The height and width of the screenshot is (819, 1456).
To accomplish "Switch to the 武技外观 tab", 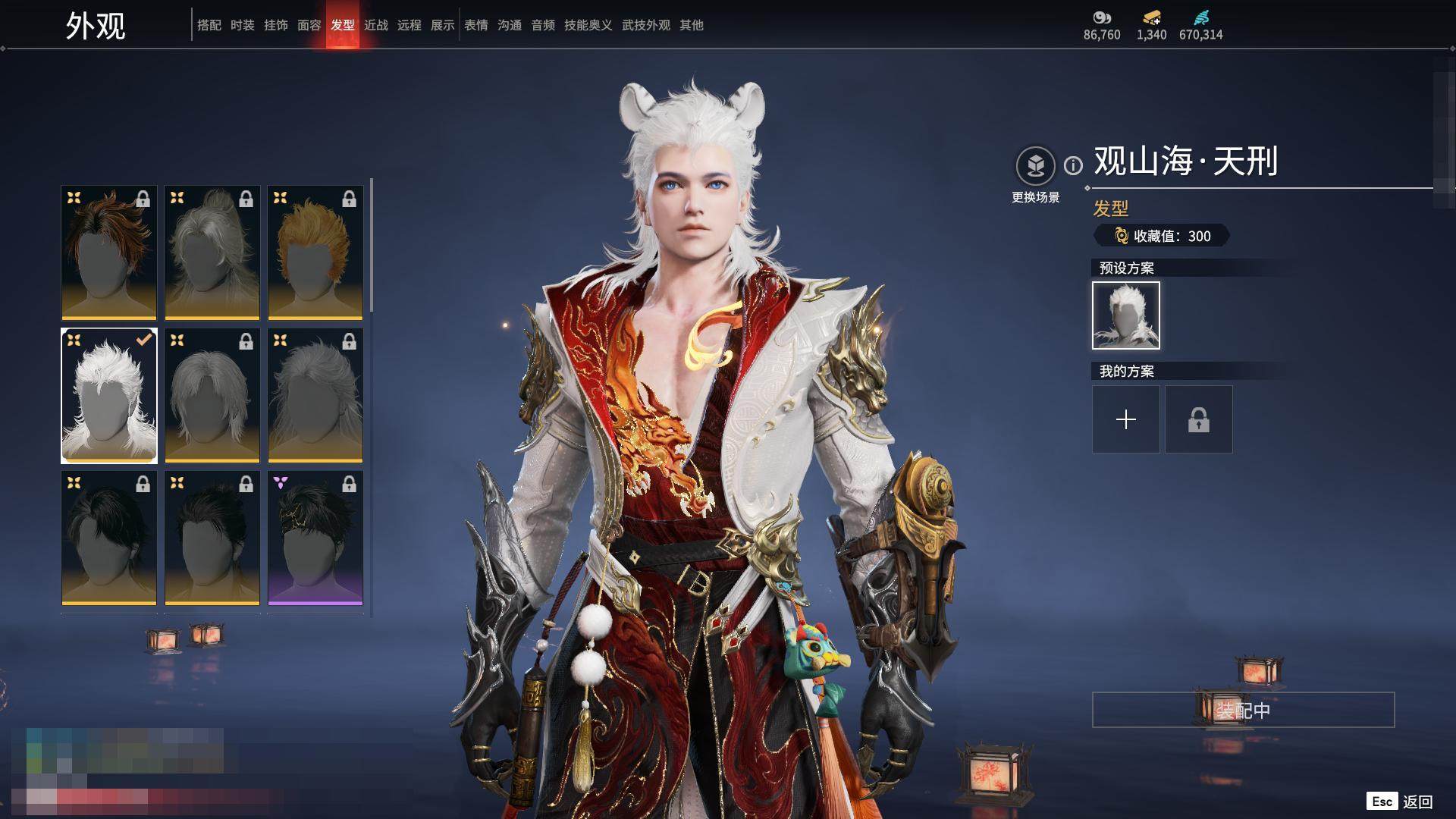I will pos(645,25).
